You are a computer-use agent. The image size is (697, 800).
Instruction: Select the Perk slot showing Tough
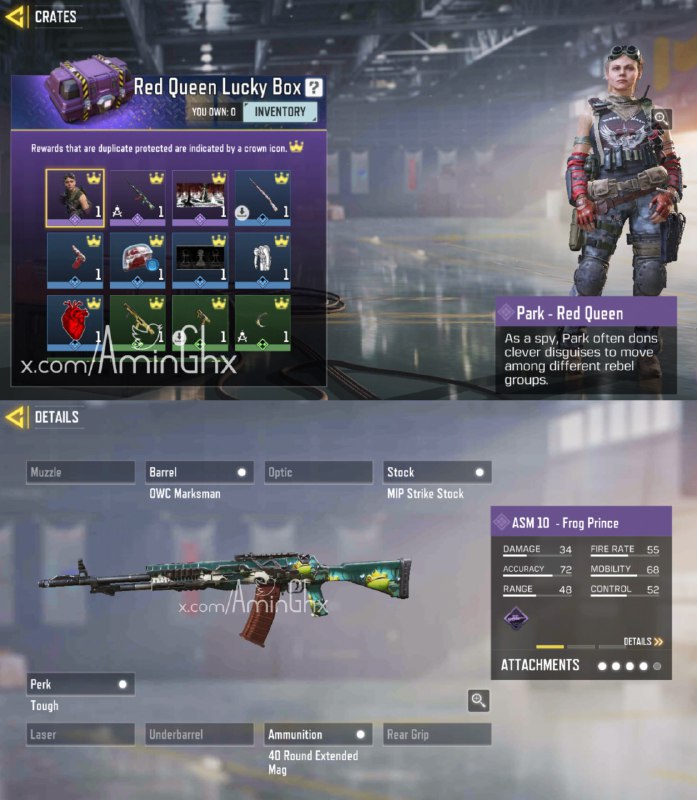80,684
